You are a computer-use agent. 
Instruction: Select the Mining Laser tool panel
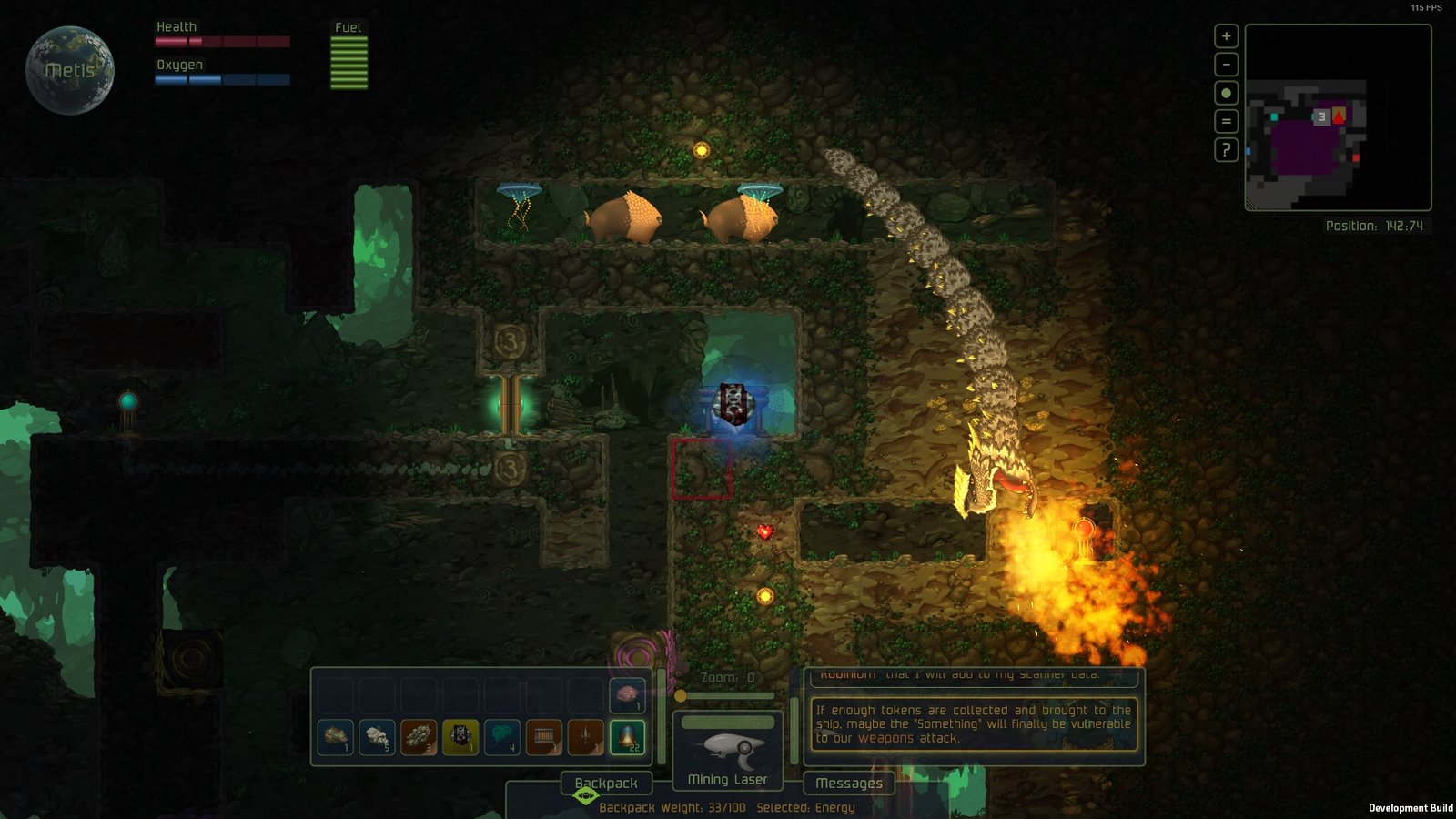point(727,751)
